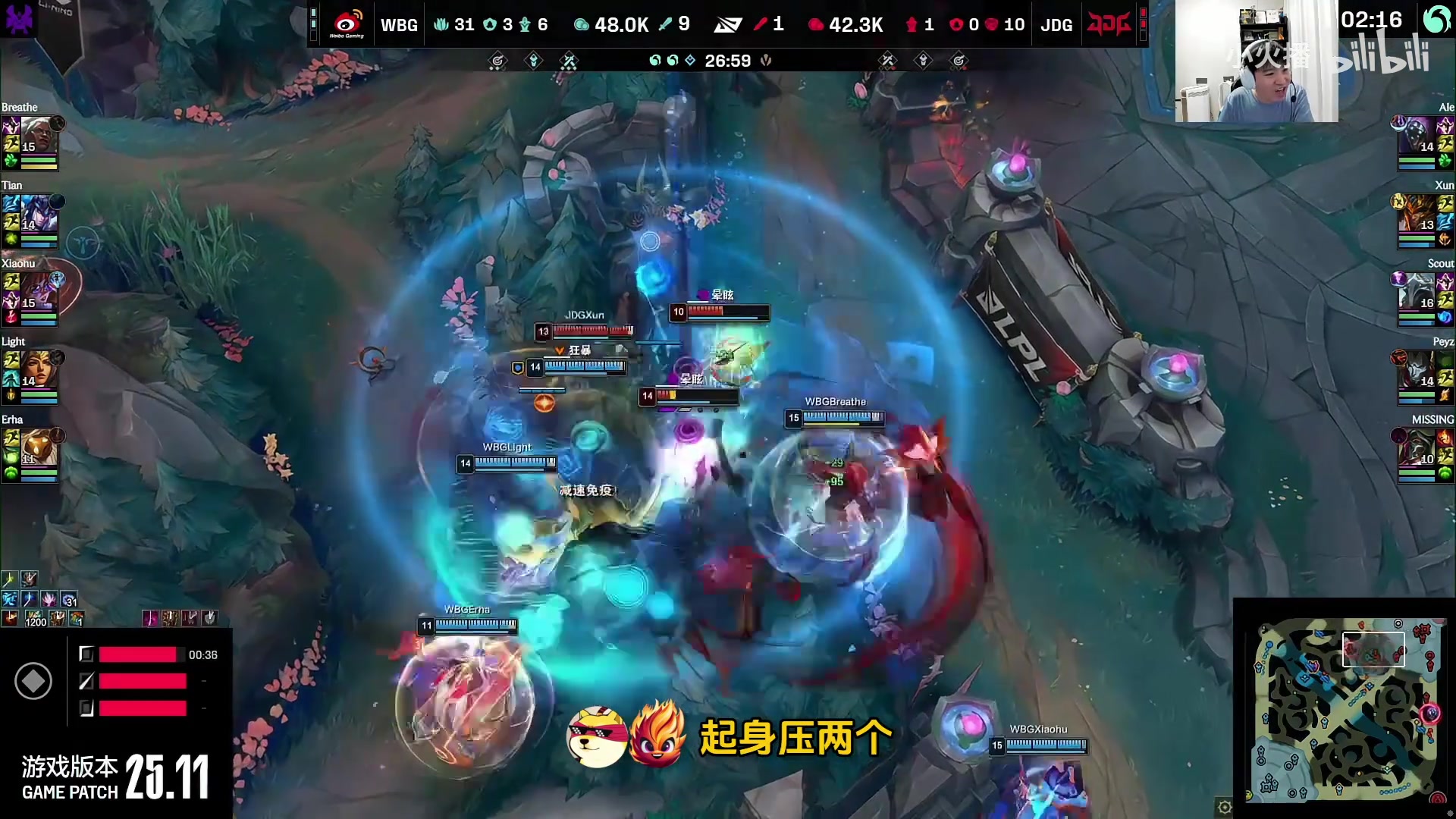The image size is (1456, 819).
Task: Click the flame spirit emote near the subtitle
Action: tap(657, 730)
